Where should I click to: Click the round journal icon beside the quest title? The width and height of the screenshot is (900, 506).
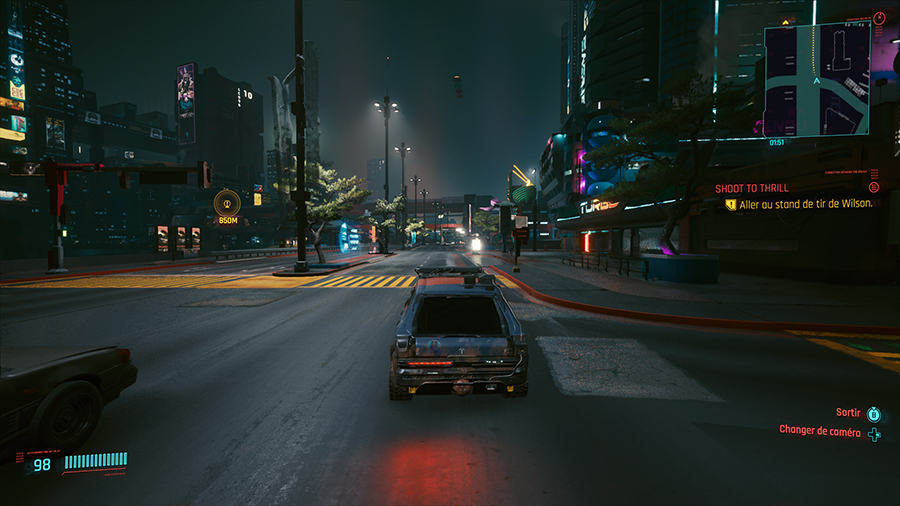tap(874, 187)
